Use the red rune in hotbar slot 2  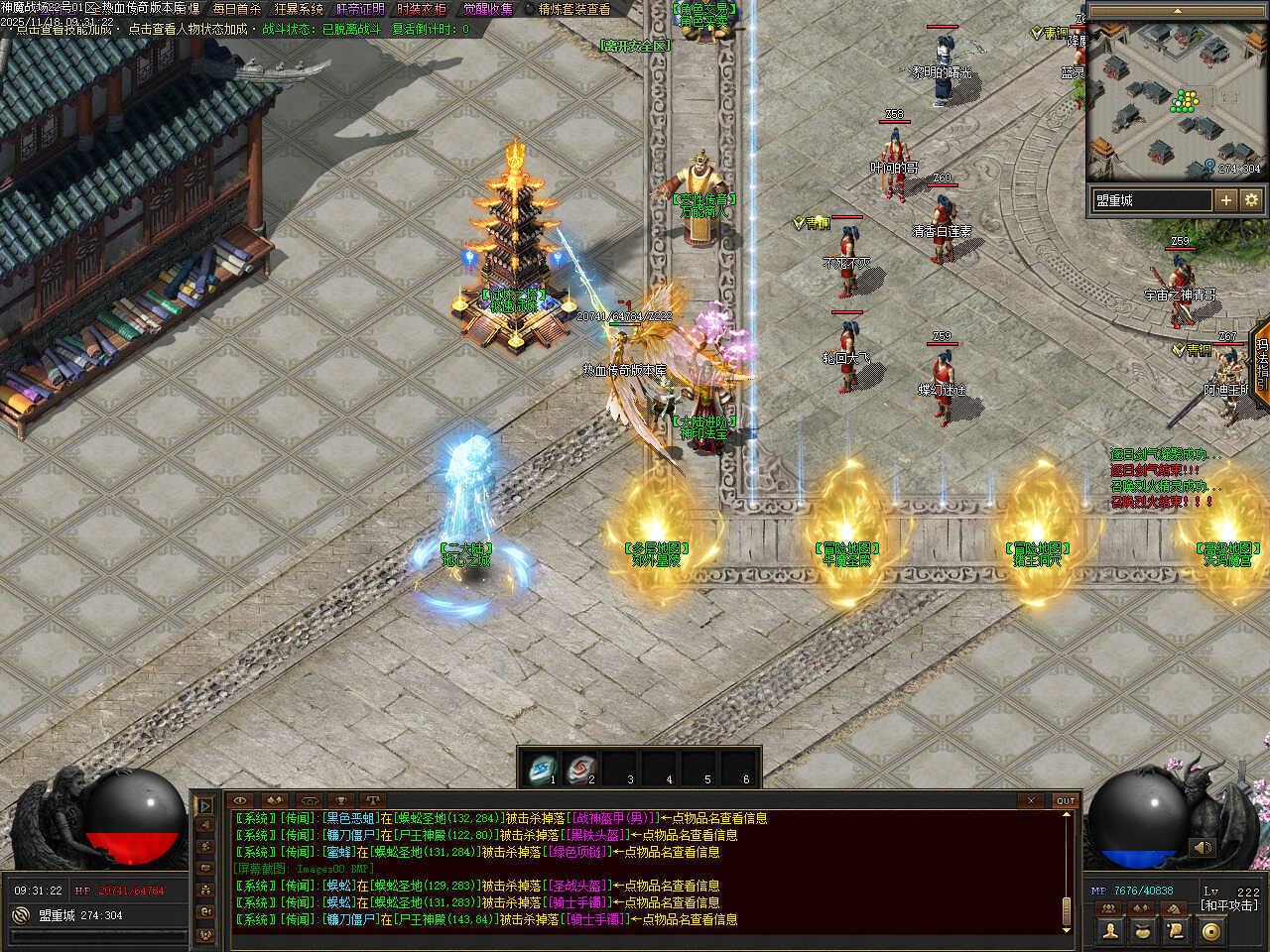pos(579,769)
